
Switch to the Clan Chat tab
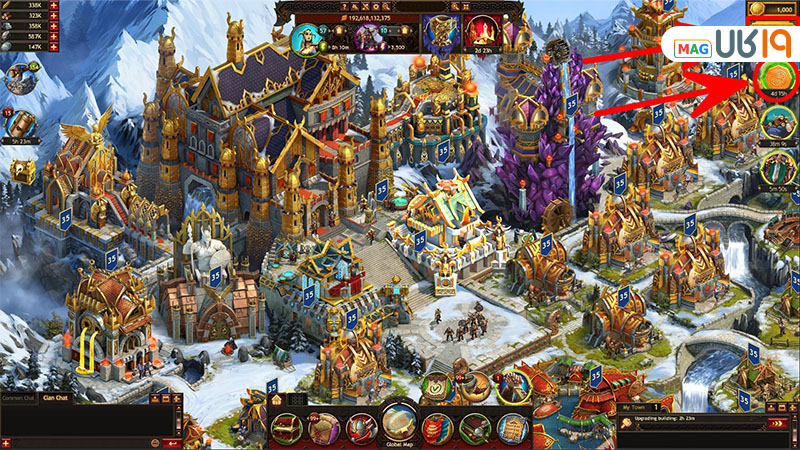pyautogui.click(x=55, y=398)
